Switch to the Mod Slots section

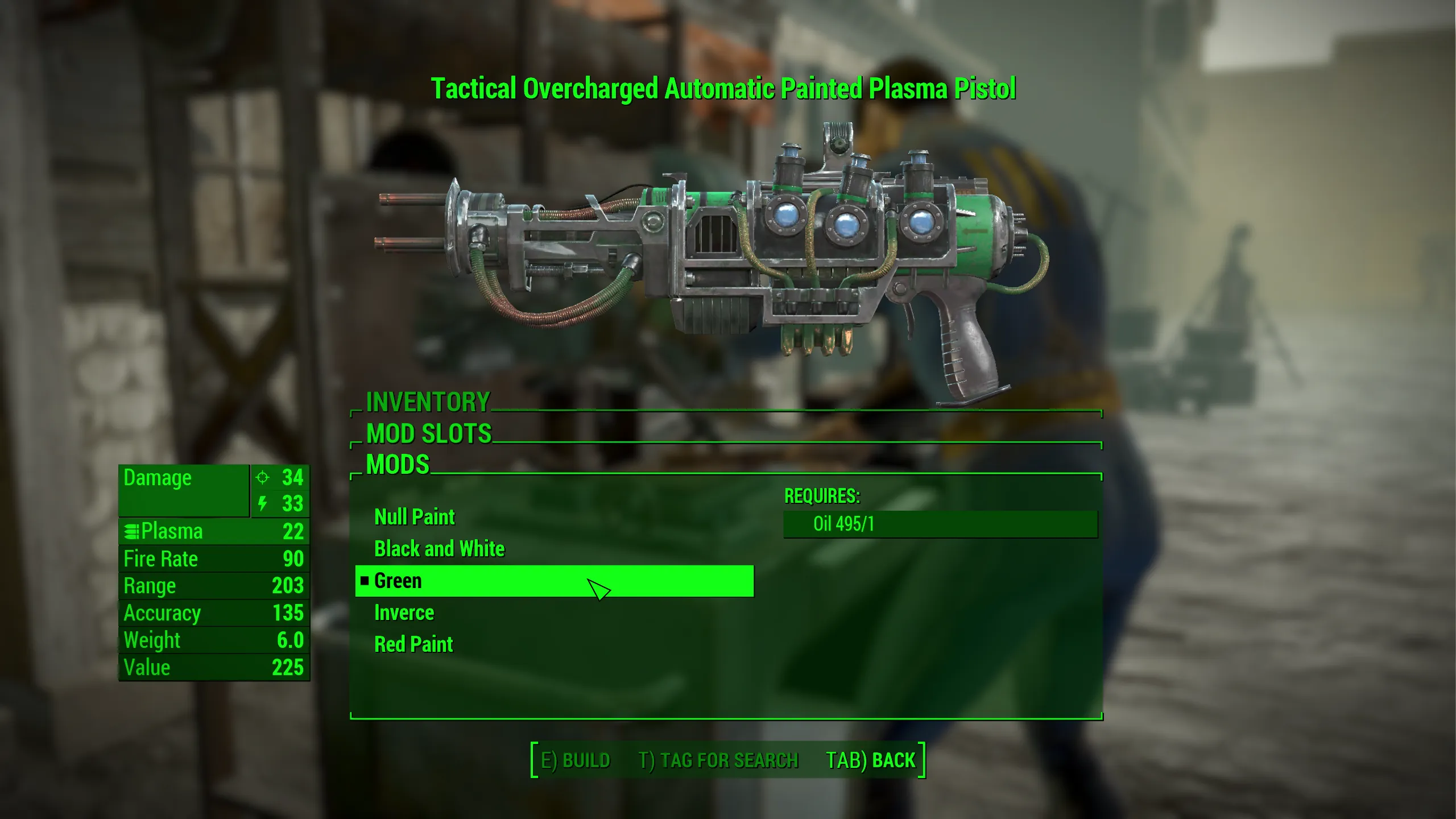pos(429,433)
